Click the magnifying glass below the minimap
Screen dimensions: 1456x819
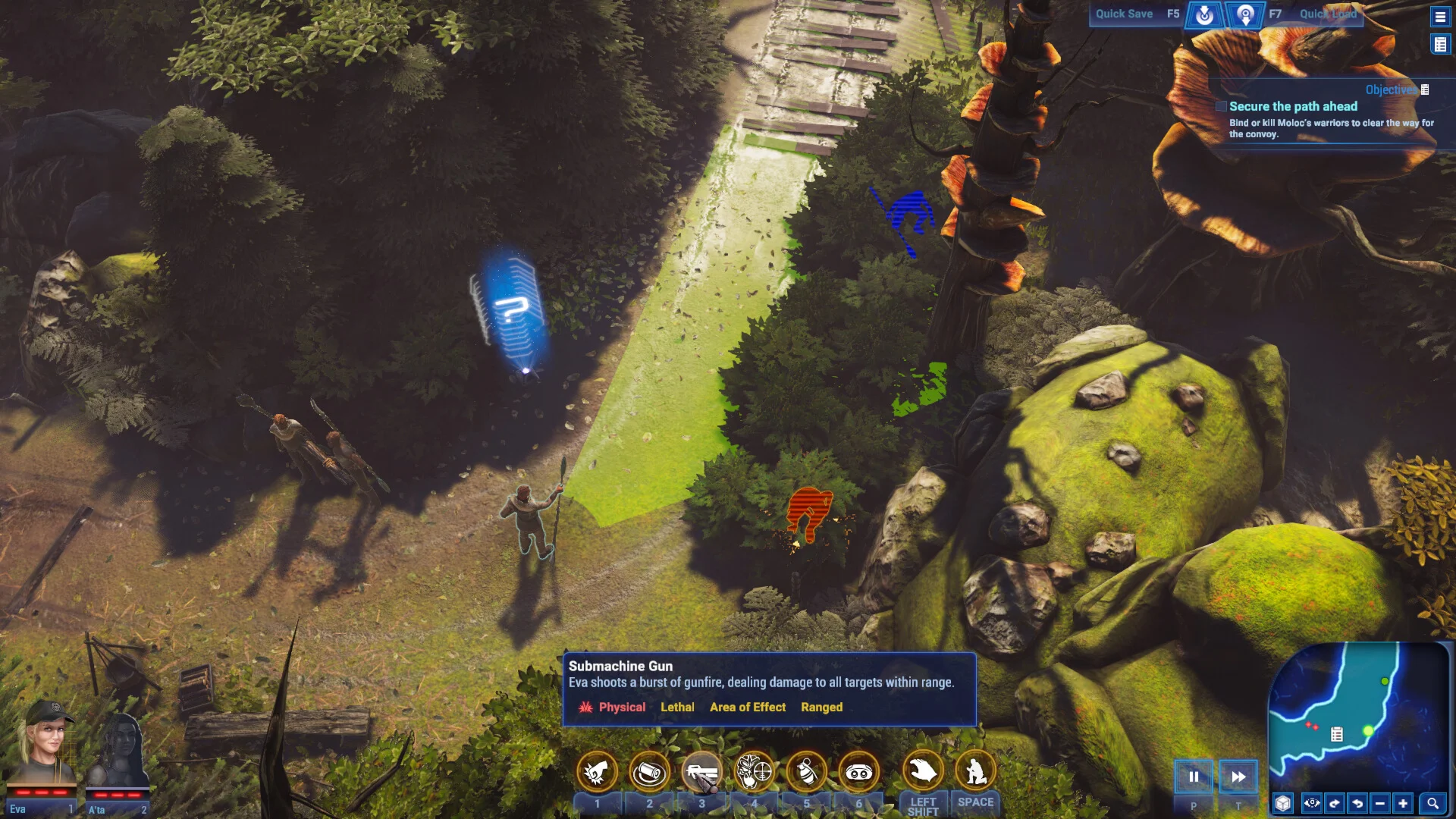point(1432,803)
